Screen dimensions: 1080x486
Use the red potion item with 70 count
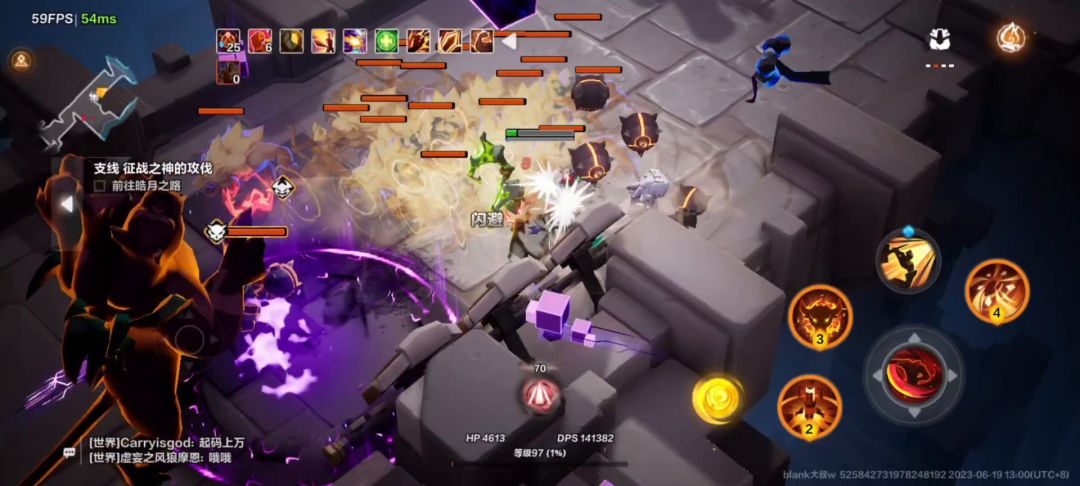pyautogui.click(x=540, y=394)
